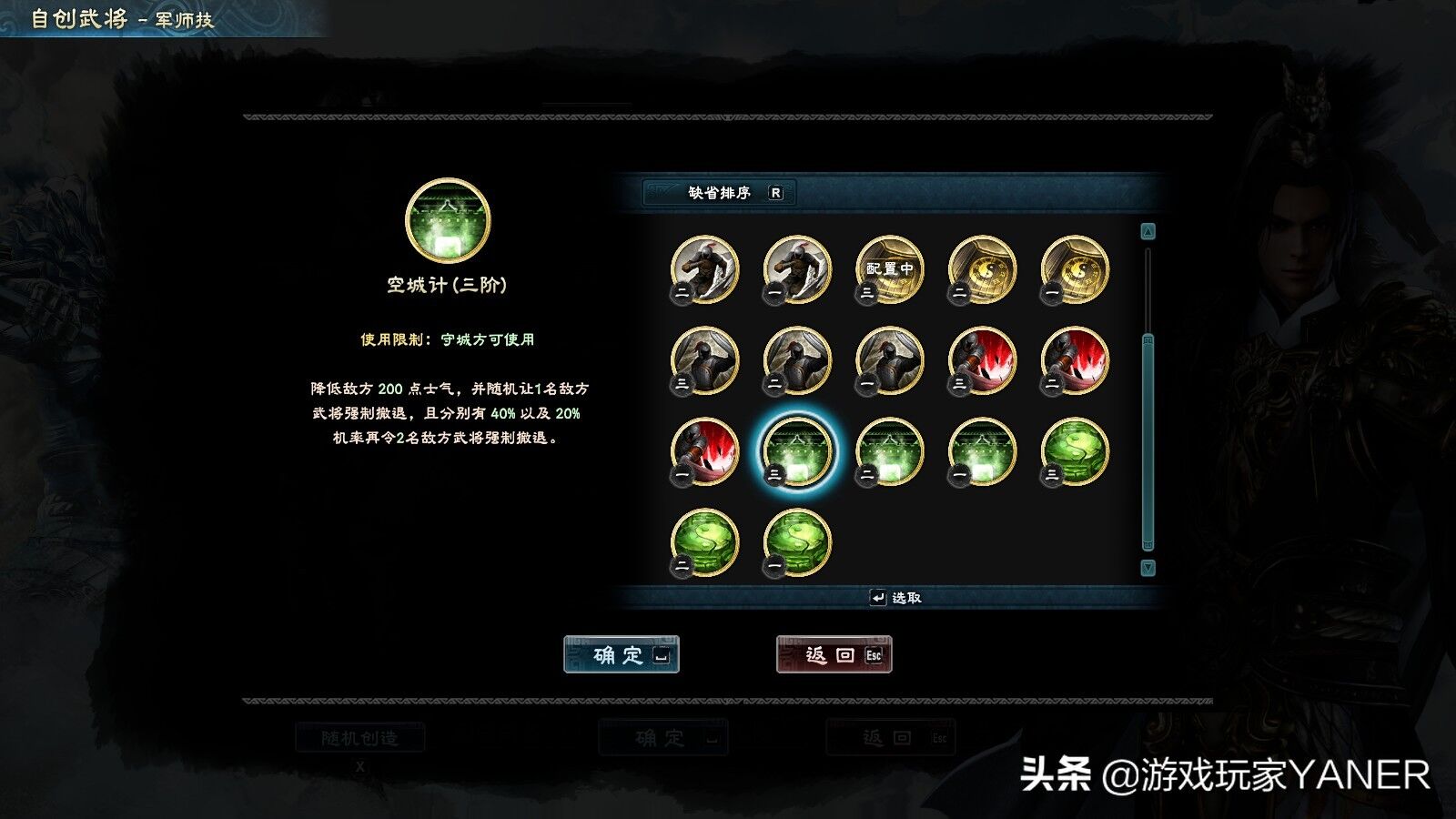The height and width of the screenshot is (819, 1456).
Task: Select the tier-two red fan skill icon
Action: 1074,359
